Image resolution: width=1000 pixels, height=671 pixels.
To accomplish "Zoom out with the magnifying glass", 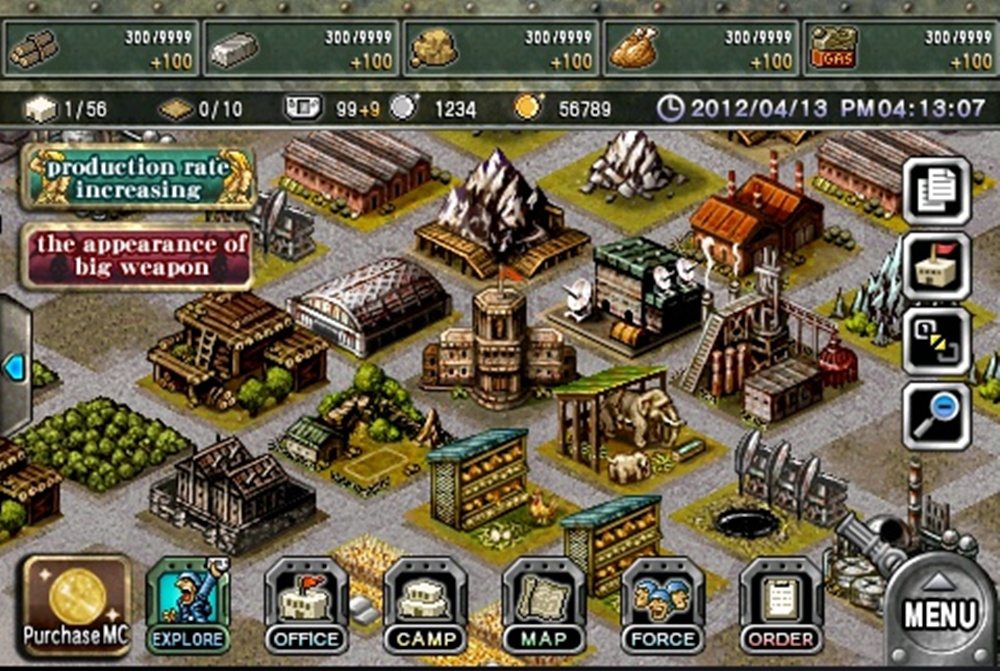I will pyautogui.click(x=937, y=416).
